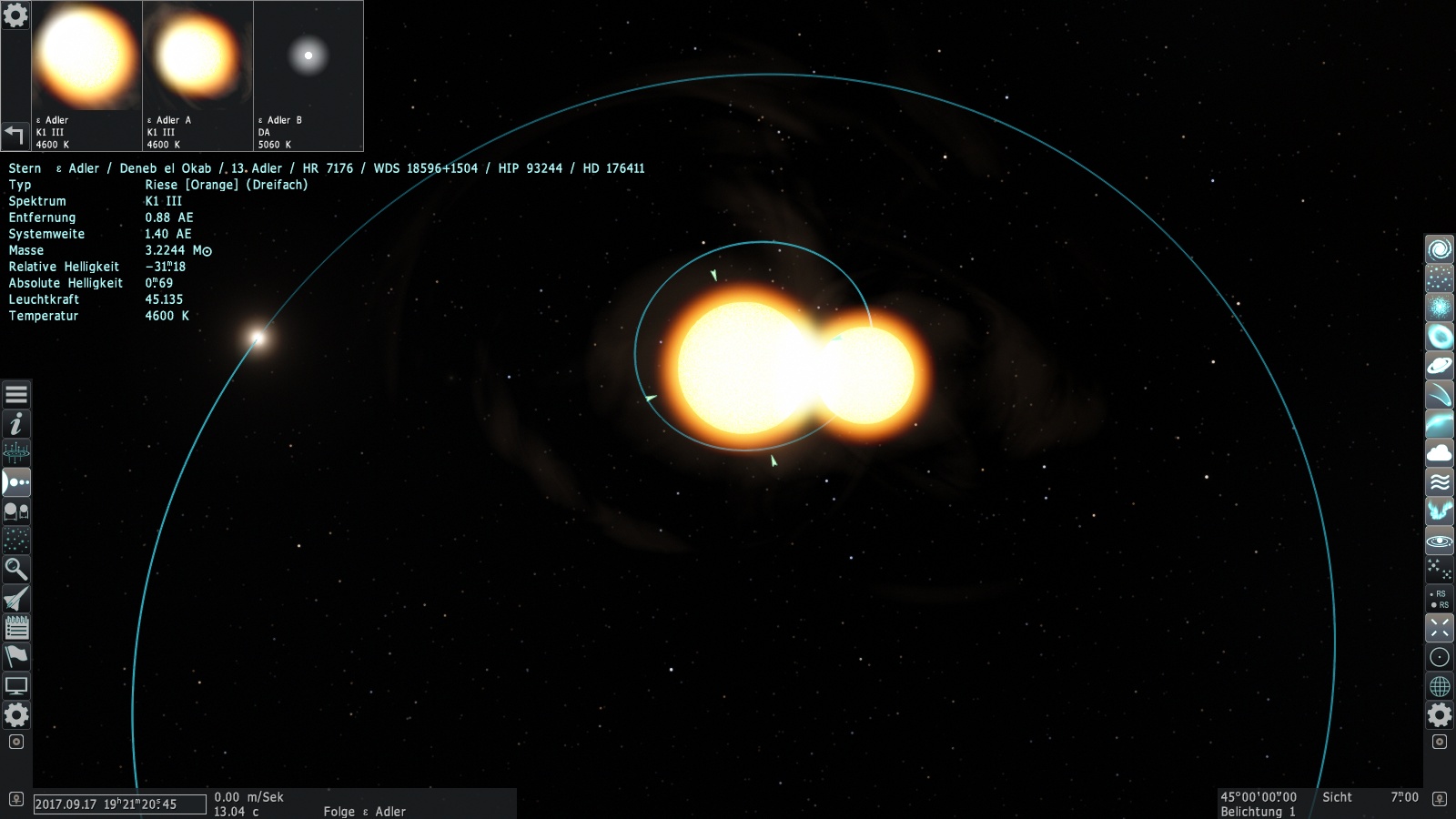1456x819 pixels.
Task: Toggle comet display on the right toolbar
Action: point(1440,395)
